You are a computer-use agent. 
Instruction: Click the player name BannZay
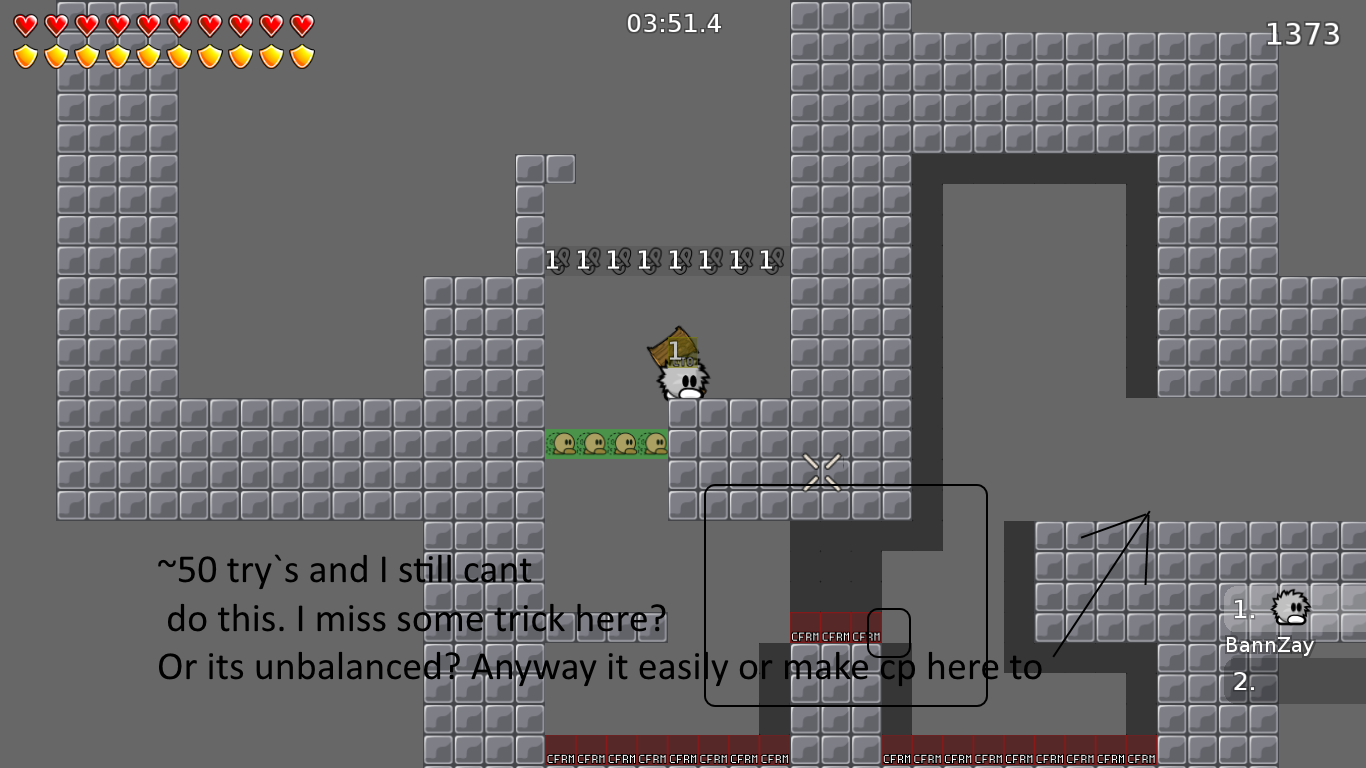coord(1268,645)
